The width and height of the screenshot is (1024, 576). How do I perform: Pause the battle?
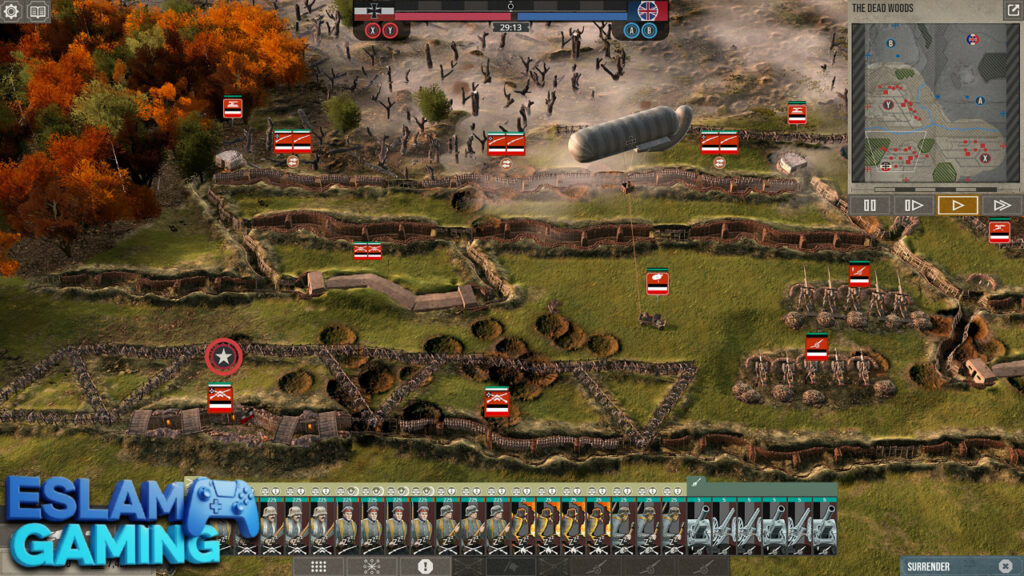tap(870, 205)
